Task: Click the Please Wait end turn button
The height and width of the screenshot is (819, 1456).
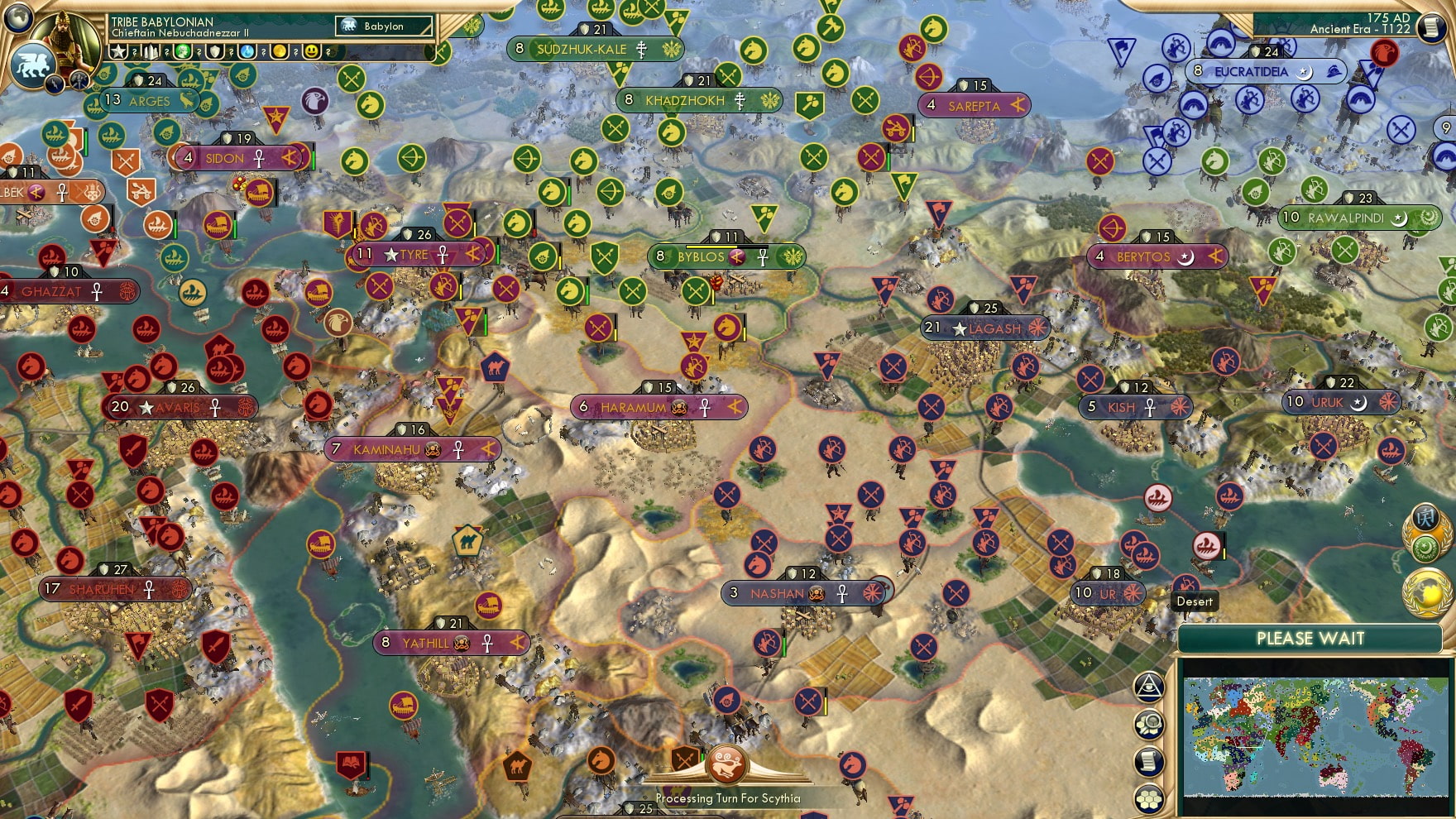Action: tap(1310, 639)
